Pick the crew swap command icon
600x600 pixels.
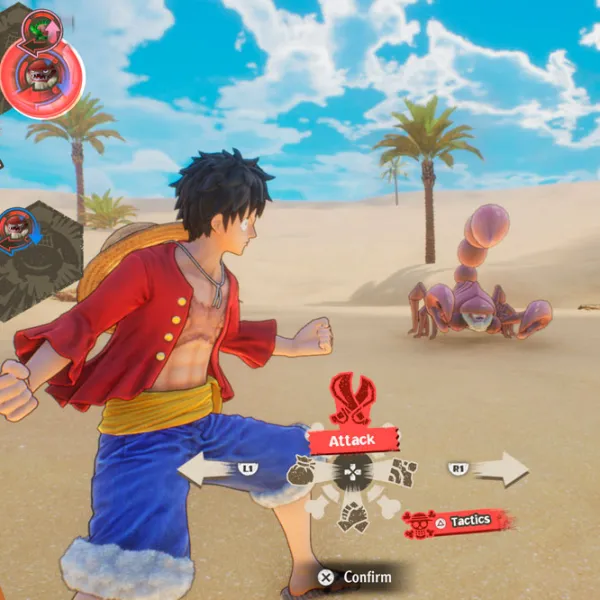pyautogui.click(x=352, y=515)
